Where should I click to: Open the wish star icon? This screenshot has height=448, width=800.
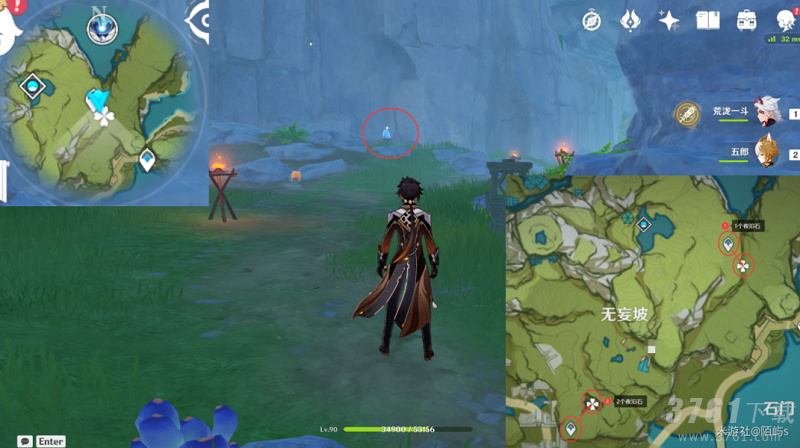669,20
